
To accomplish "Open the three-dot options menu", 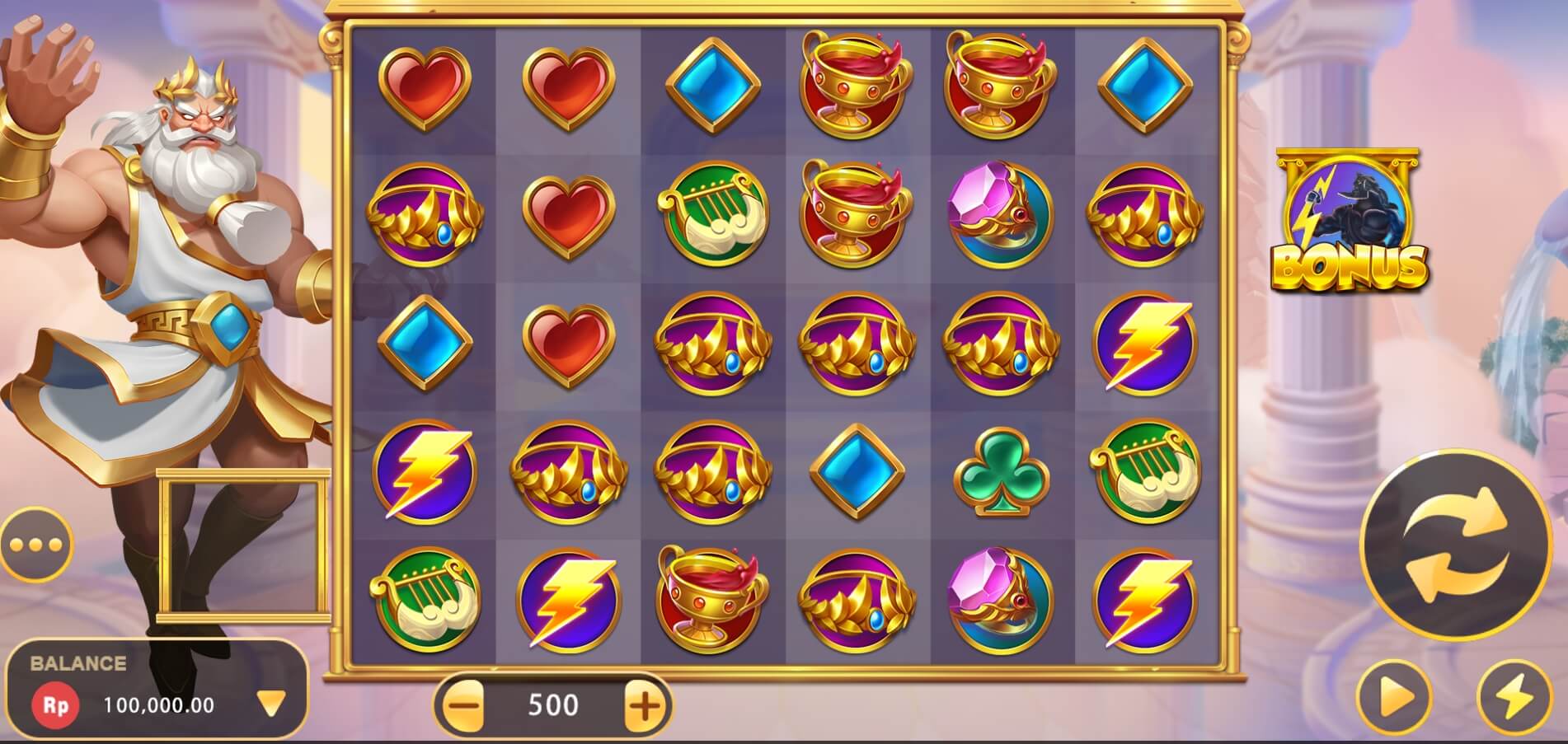I will pyautogui.click(x=35, y=544).
